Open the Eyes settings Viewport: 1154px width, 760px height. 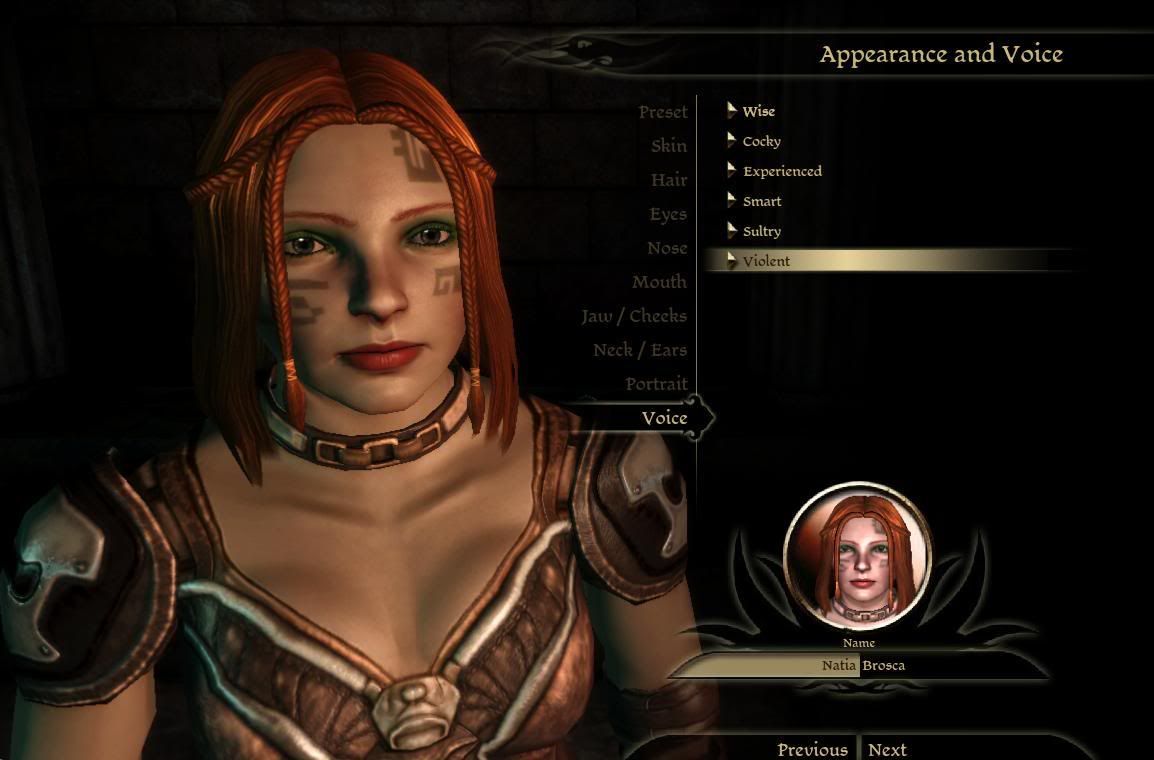(x=667, y=214)
